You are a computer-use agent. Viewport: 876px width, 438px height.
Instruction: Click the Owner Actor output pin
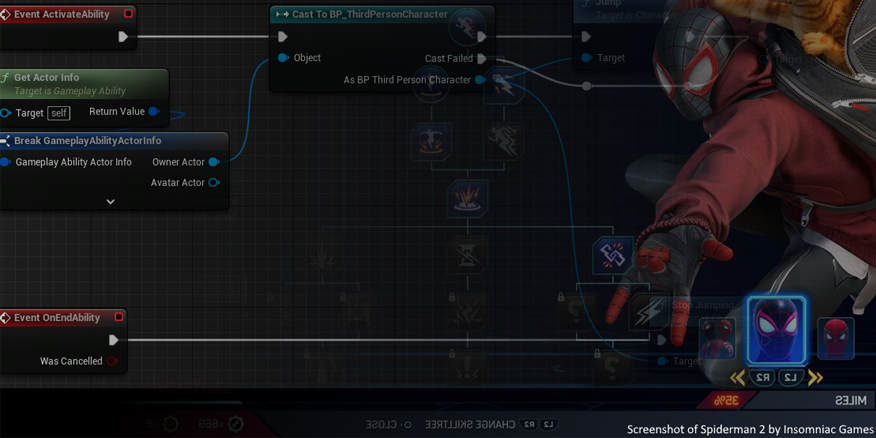pyautogui.click(x=214, y=162)
